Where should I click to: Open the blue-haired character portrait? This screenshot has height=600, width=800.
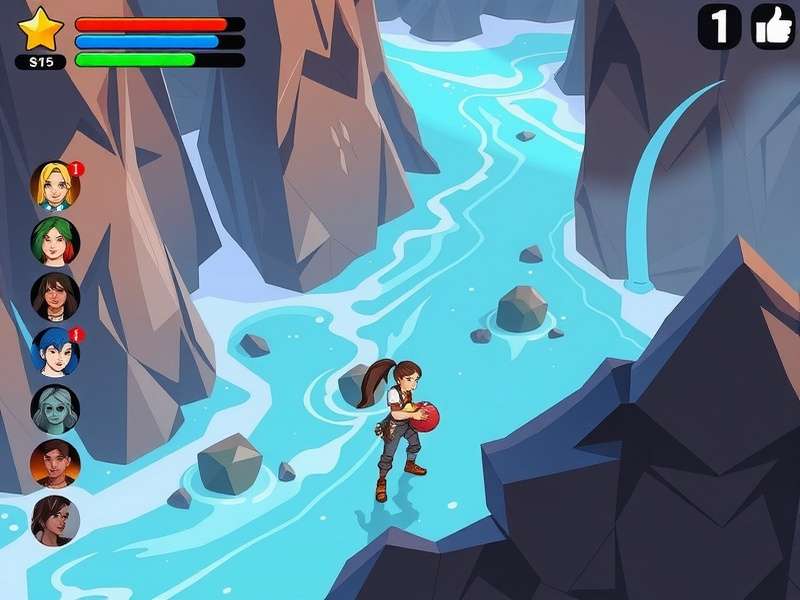[54, 352]
